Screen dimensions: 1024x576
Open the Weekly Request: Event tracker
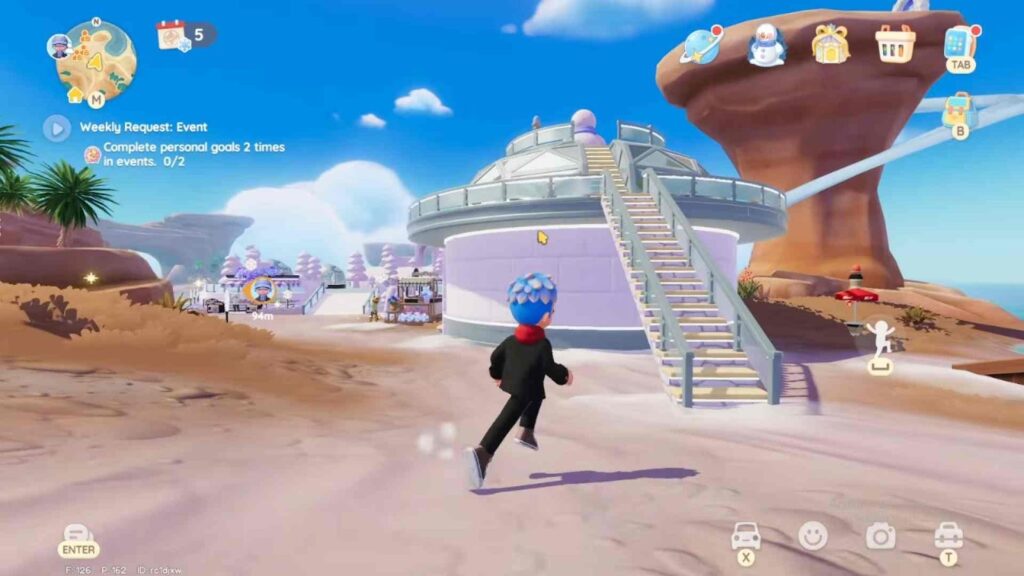tap(144, 127)
